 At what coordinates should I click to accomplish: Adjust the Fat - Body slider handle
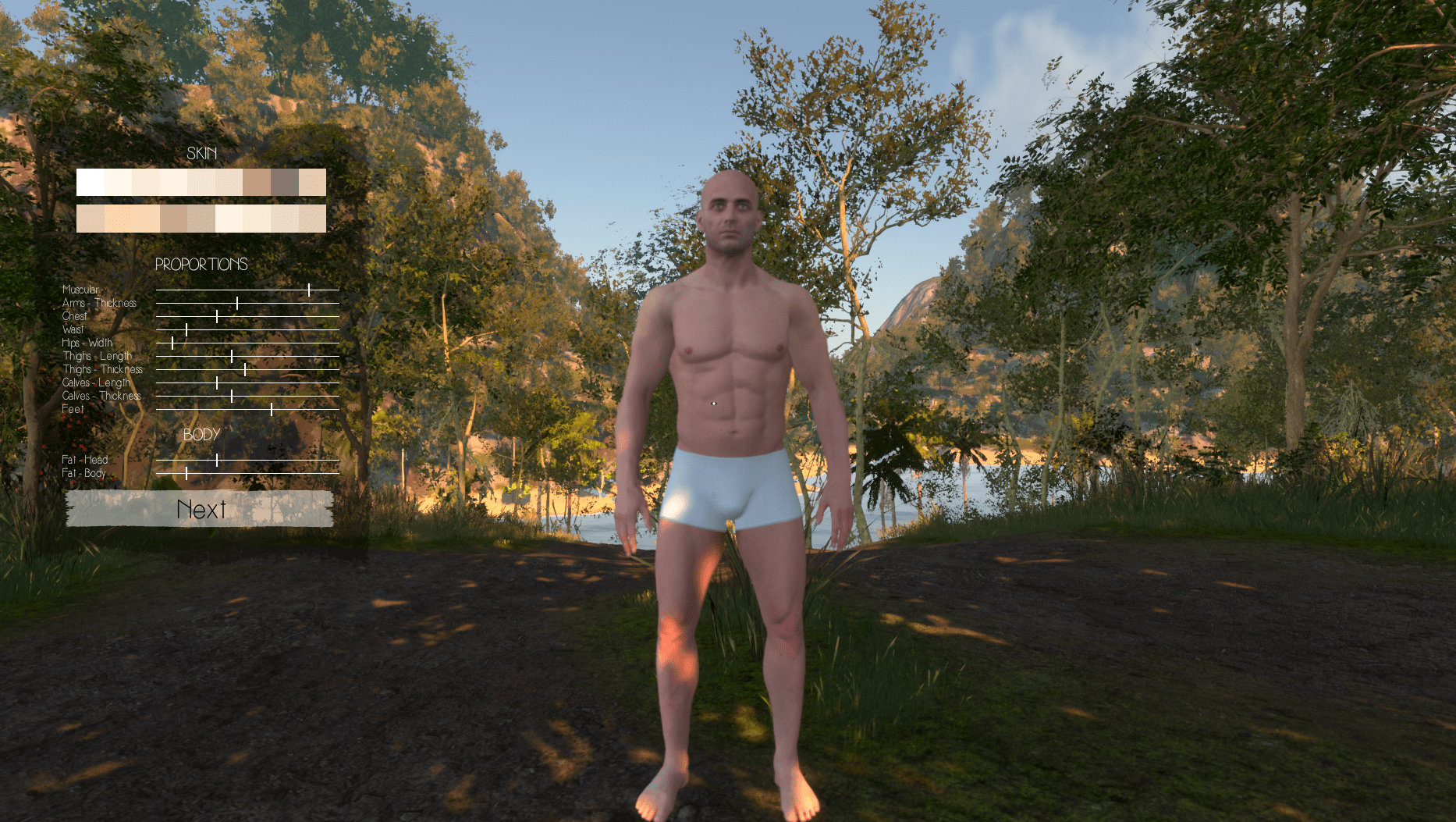coord(186,474)
